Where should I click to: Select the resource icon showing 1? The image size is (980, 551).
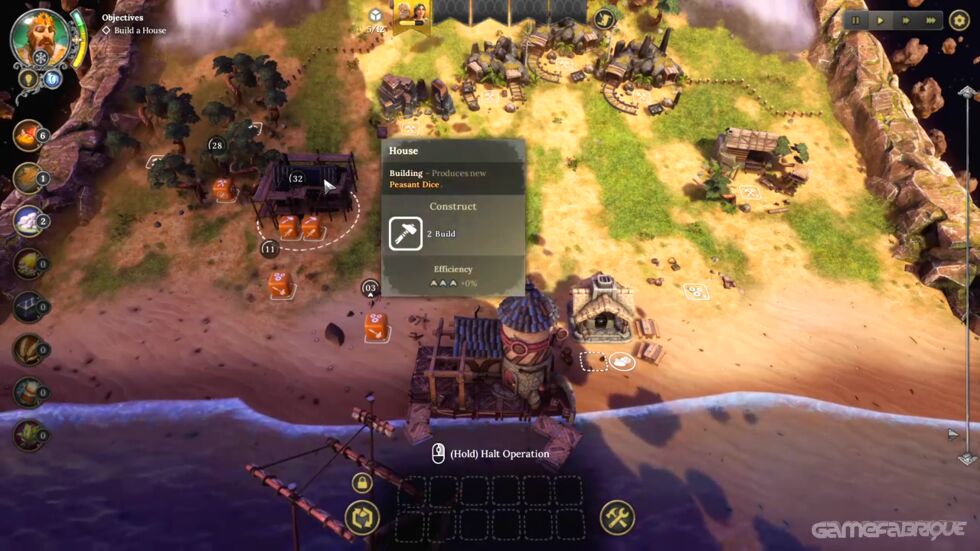point(28,178)
